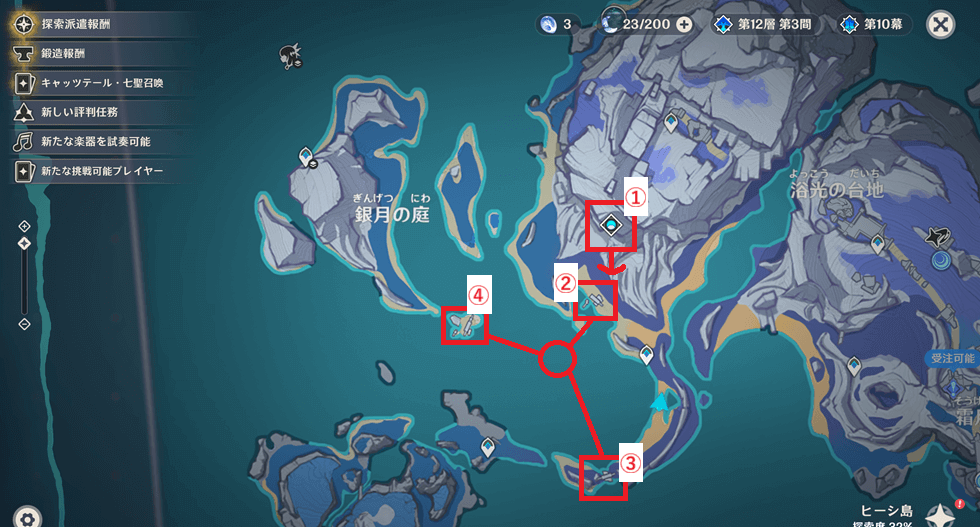This screenshot has width=980, height=527.
Task: Open the four-pointed star icon beside ヒーシ島
Action: click(x=939, y=513)
